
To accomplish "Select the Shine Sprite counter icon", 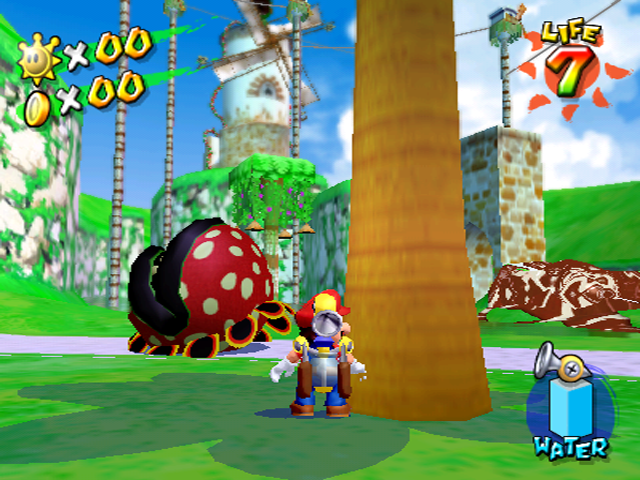I will 40,57.
